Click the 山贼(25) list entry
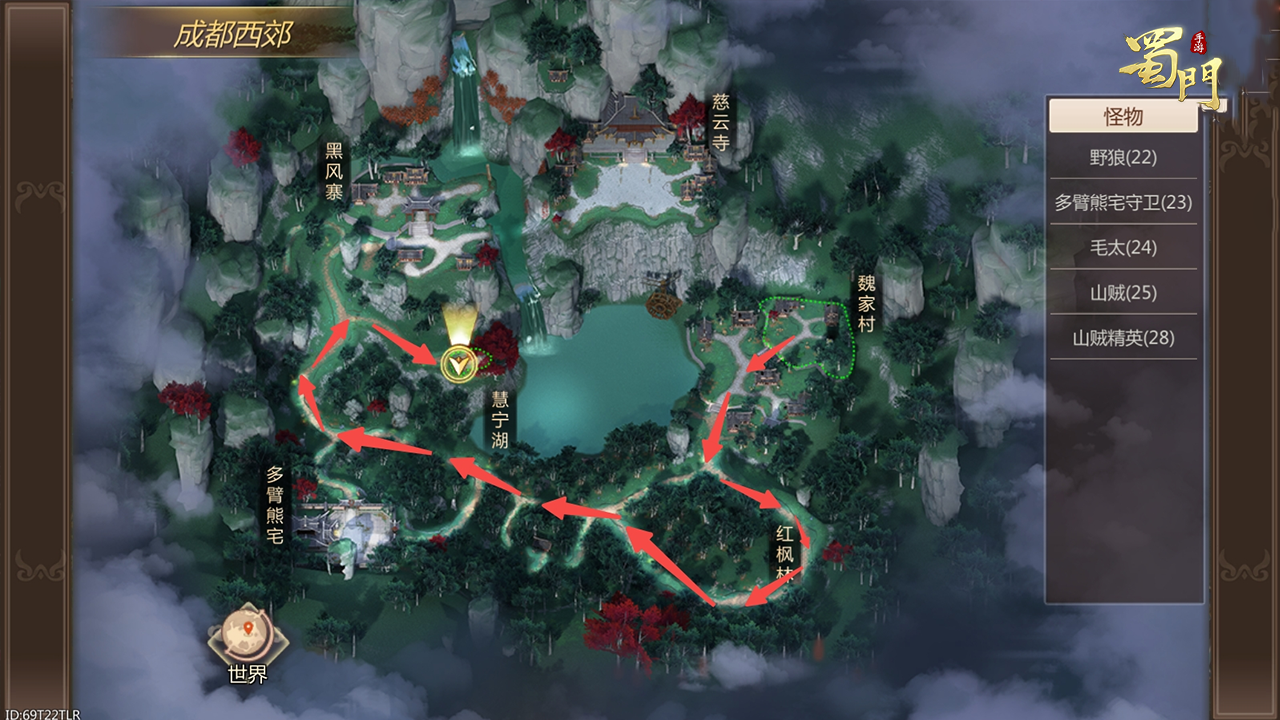Screen dimensions: 1280x720 (x=1123, y=292)
